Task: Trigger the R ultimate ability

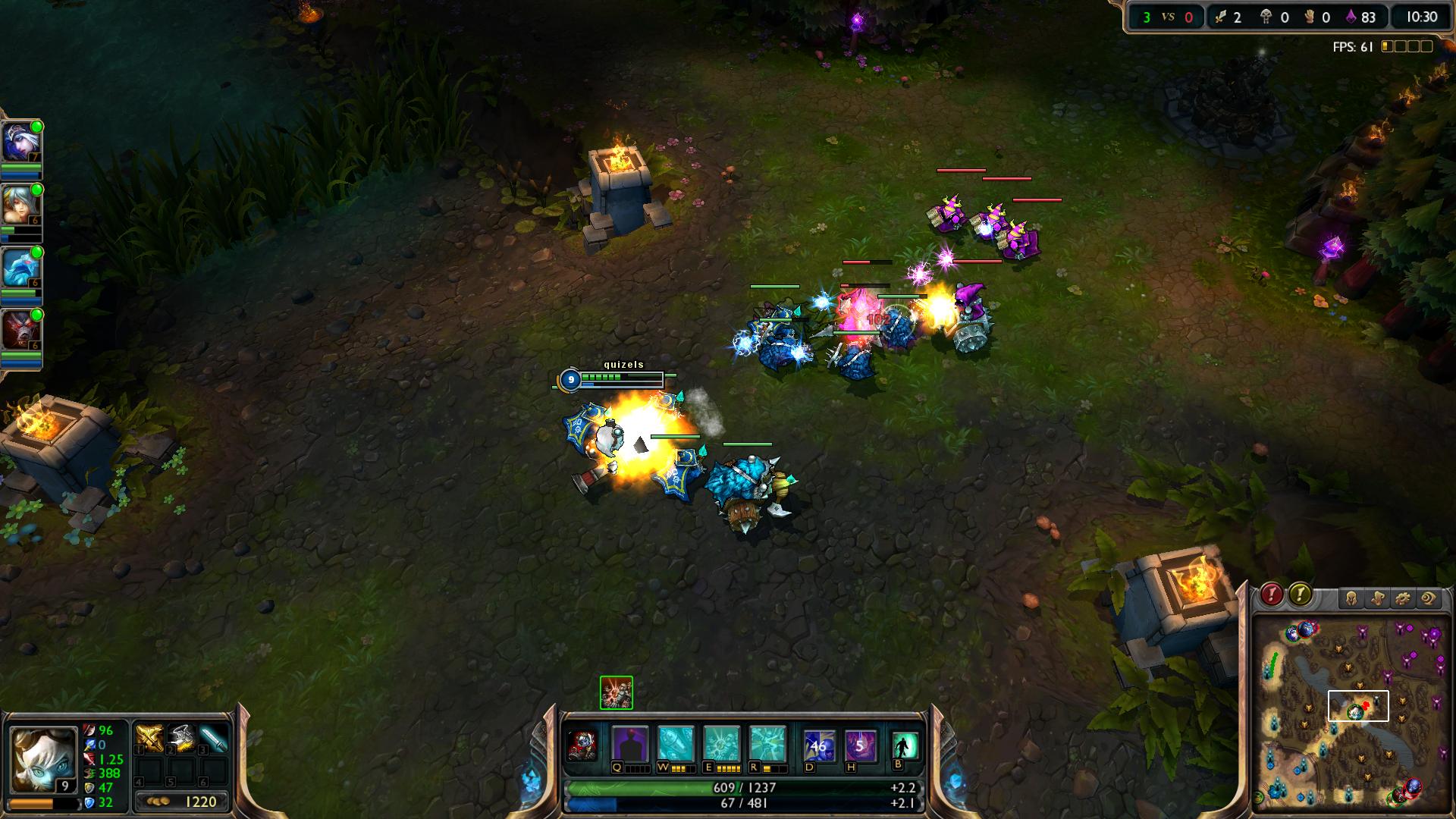Action: (x=767, y=744)
